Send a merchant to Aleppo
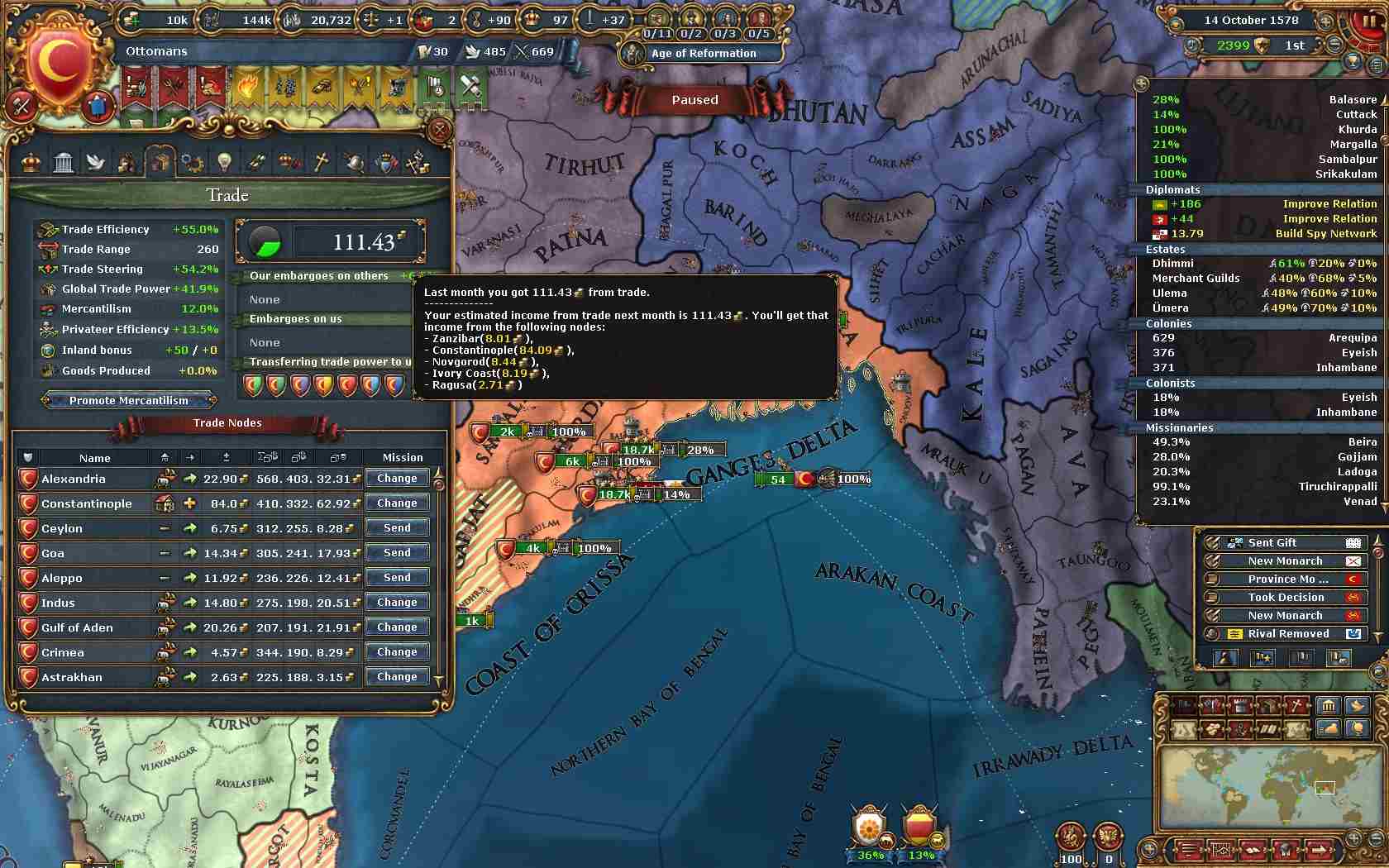The image size is (1389, 868). [x=397, y=578]
